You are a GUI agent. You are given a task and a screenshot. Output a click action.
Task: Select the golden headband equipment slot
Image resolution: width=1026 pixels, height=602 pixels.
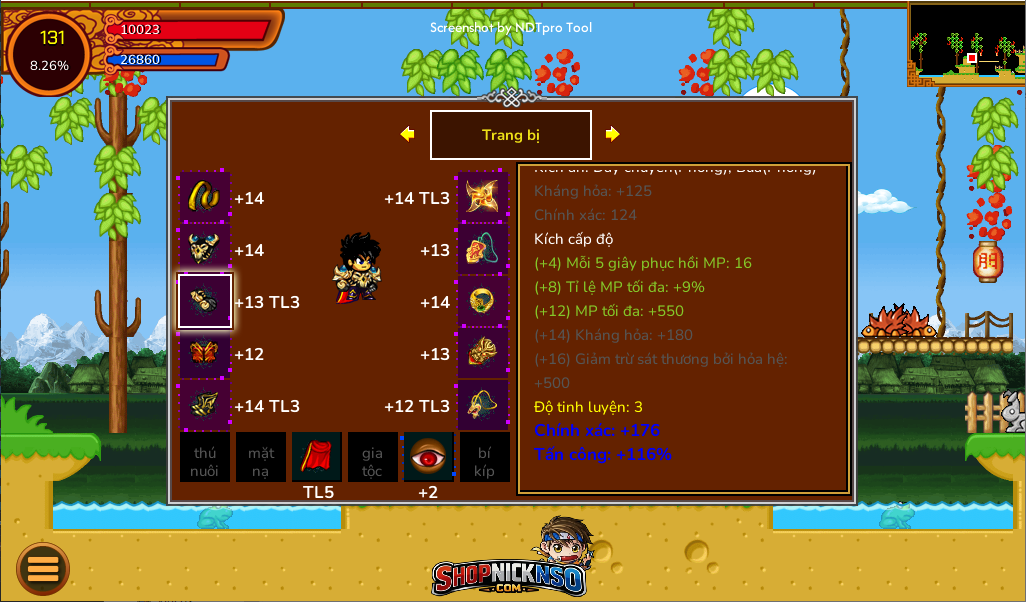pos(205,198)
